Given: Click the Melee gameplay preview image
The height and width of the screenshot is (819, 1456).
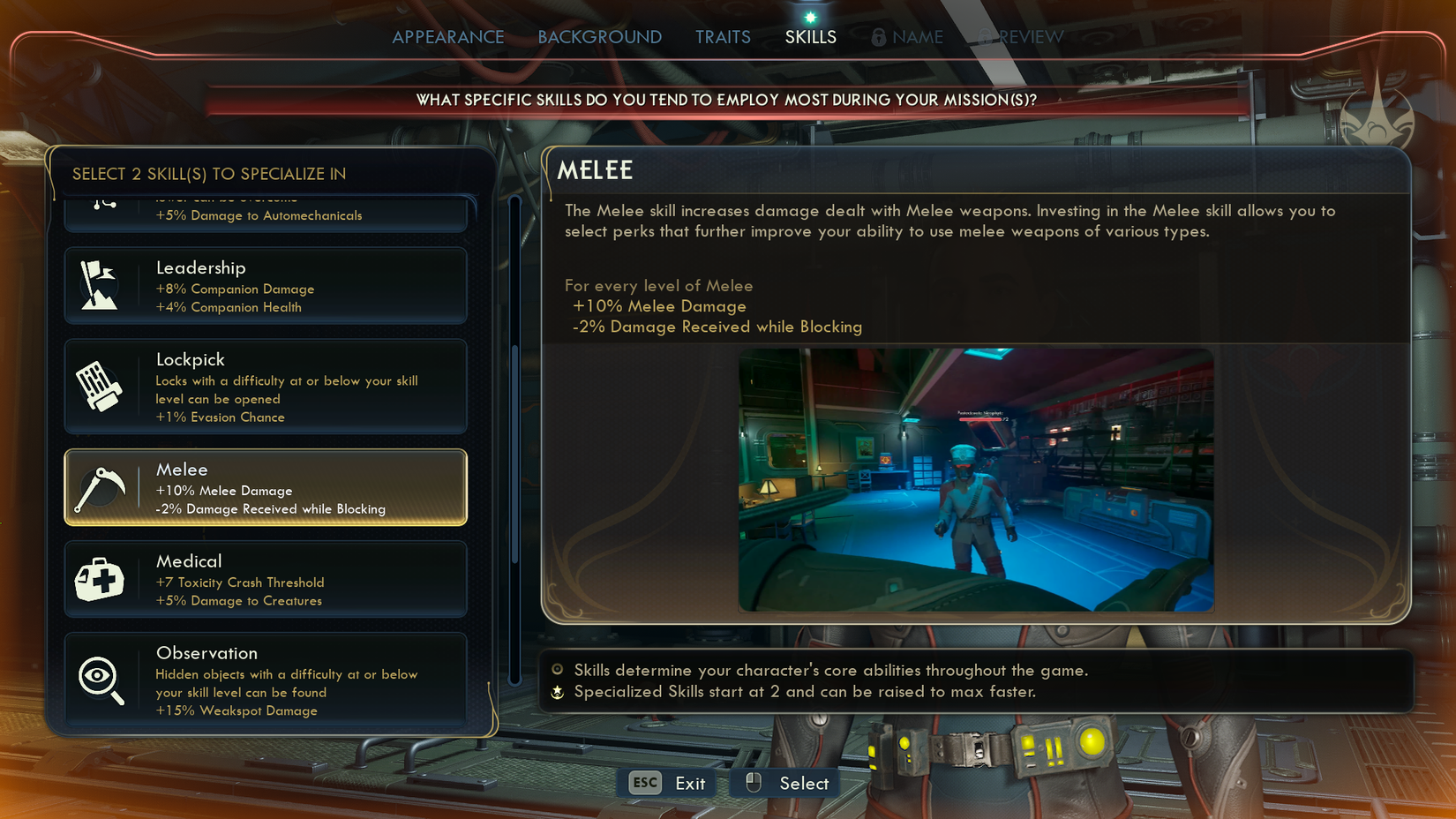Looking at the screenshot, I should tap(975, 478).
